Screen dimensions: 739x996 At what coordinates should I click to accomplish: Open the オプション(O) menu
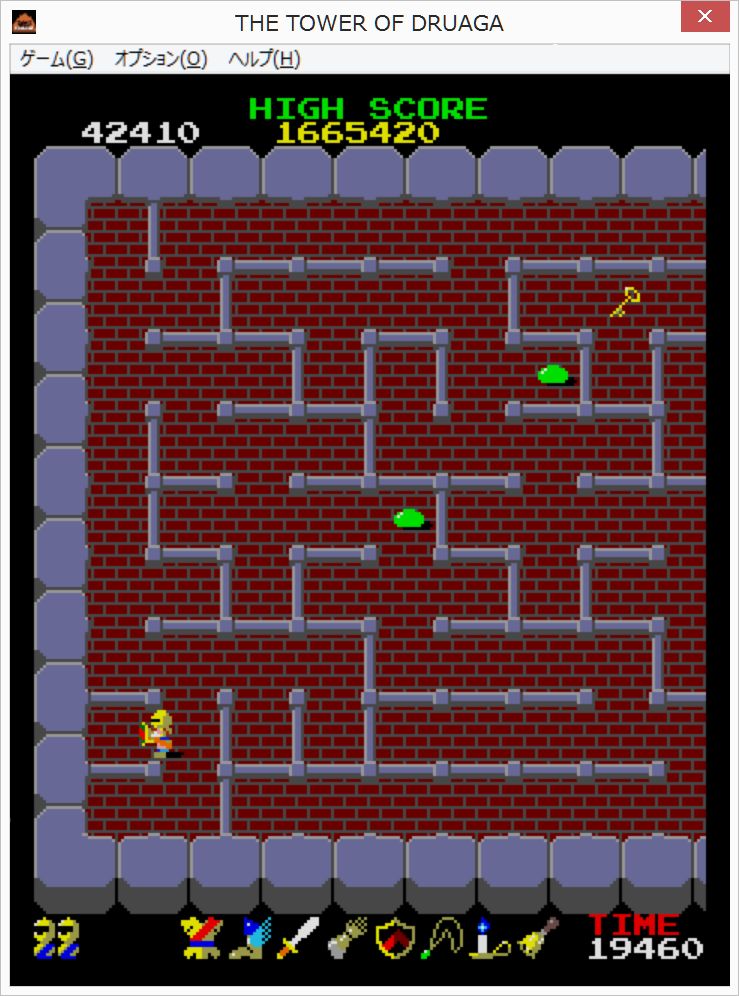tap(160, 59)
